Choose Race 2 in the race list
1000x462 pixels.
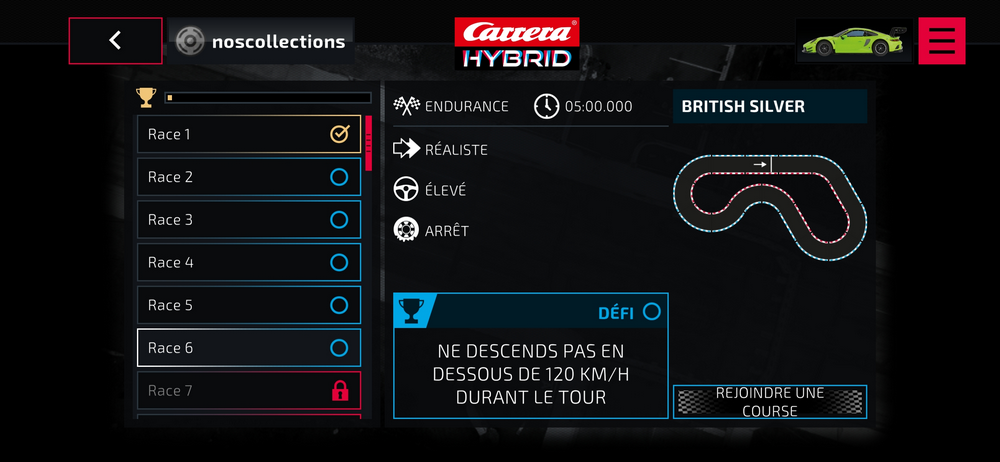[248, 177]
